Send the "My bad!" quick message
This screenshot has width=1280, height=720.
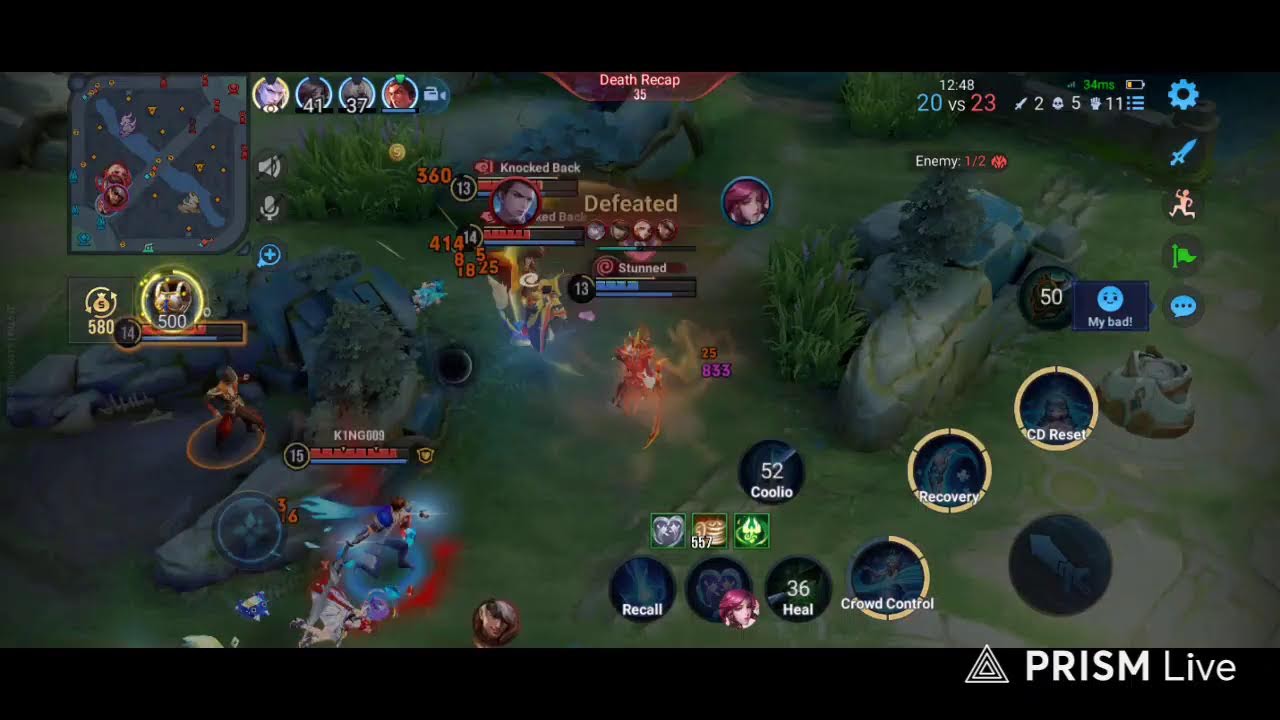coord(1110,305)
